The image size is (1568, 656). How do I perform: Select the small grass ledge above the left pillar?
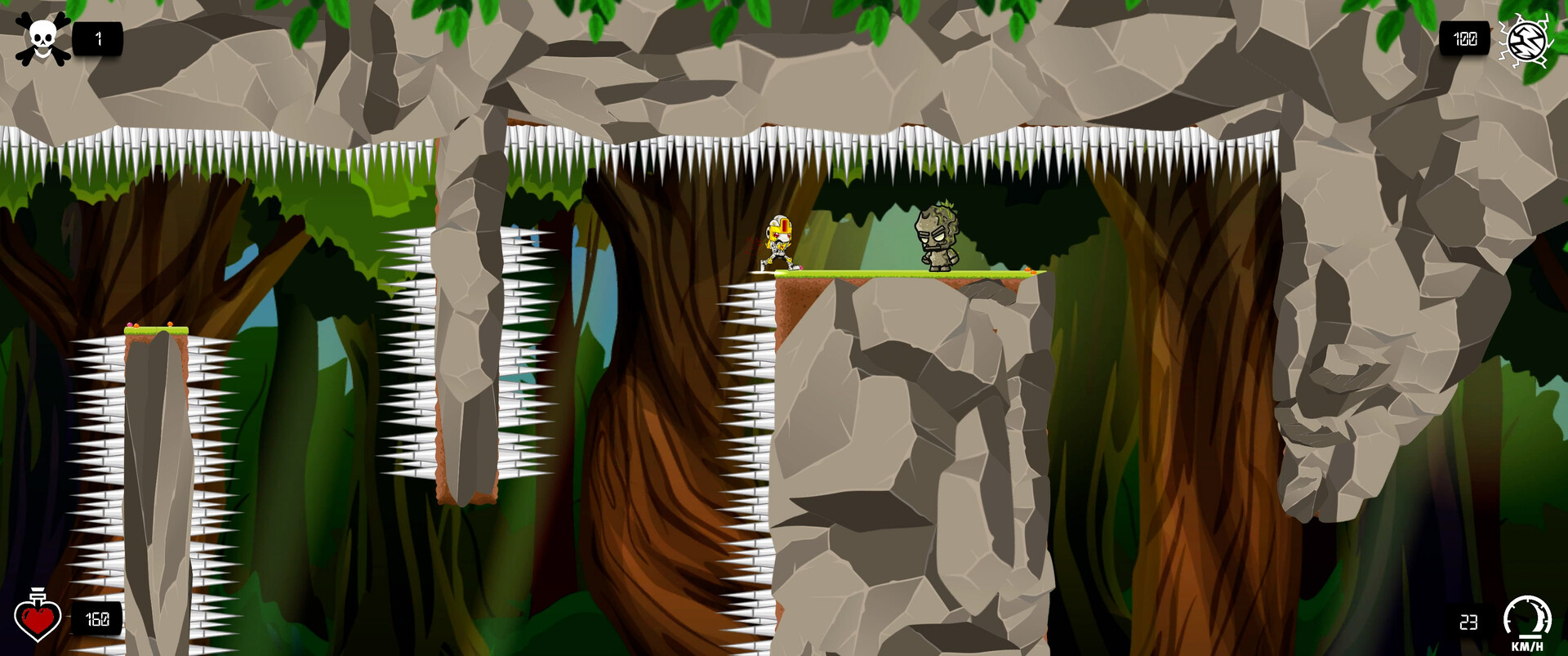(155, 331)
